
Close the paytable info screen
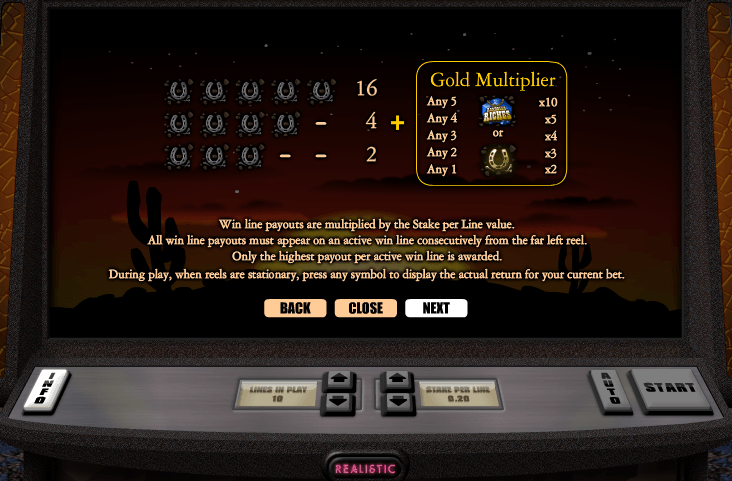coord(366,308)
